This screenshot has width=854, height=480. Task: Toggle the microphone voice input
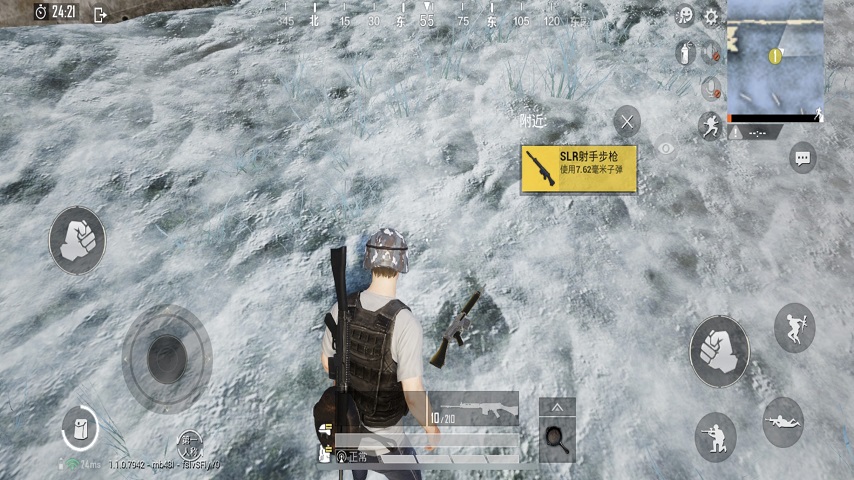[x=711, y=88]
